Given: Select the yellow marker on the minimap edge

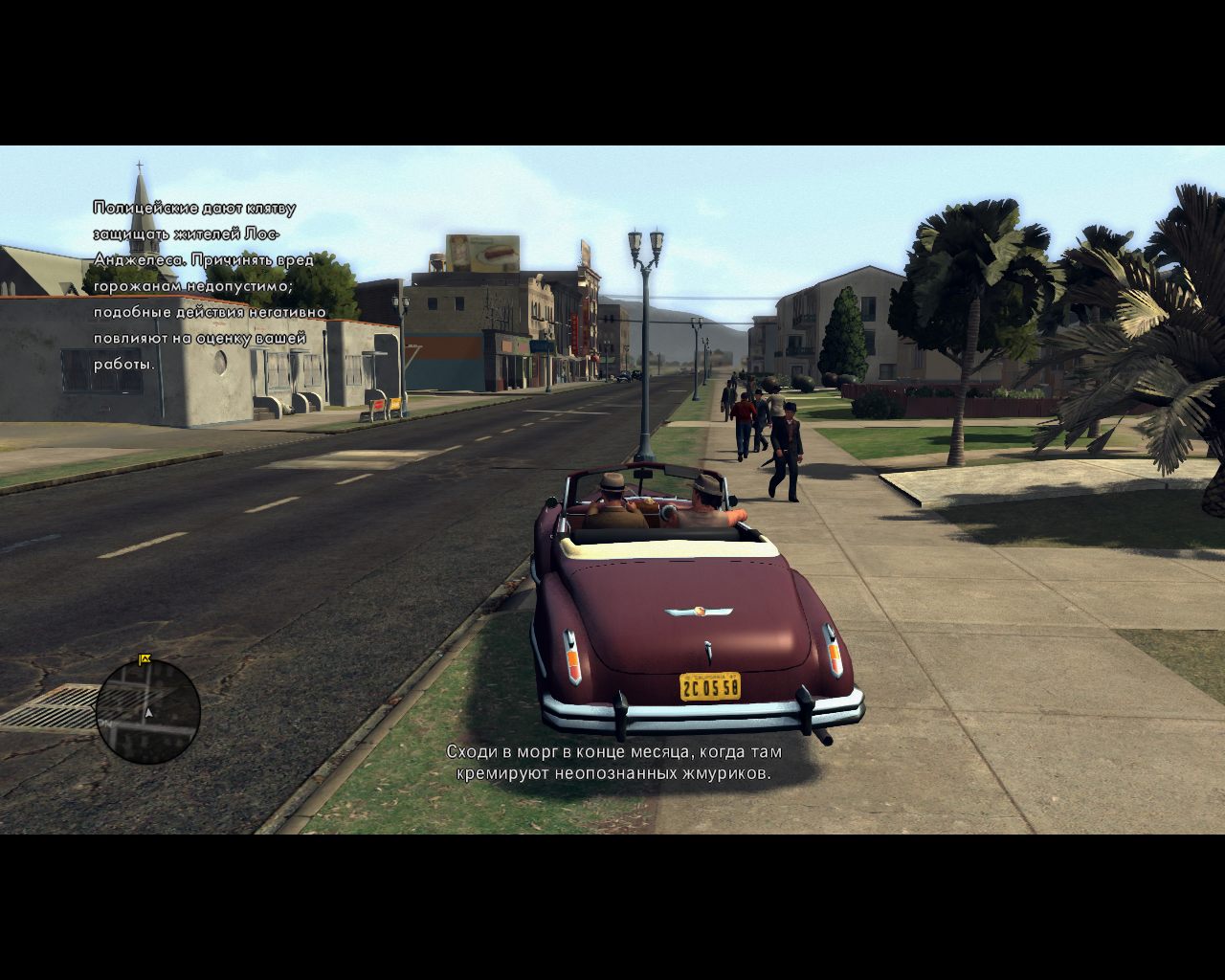Looking at the screenshot, I should [x=145, y=658].
